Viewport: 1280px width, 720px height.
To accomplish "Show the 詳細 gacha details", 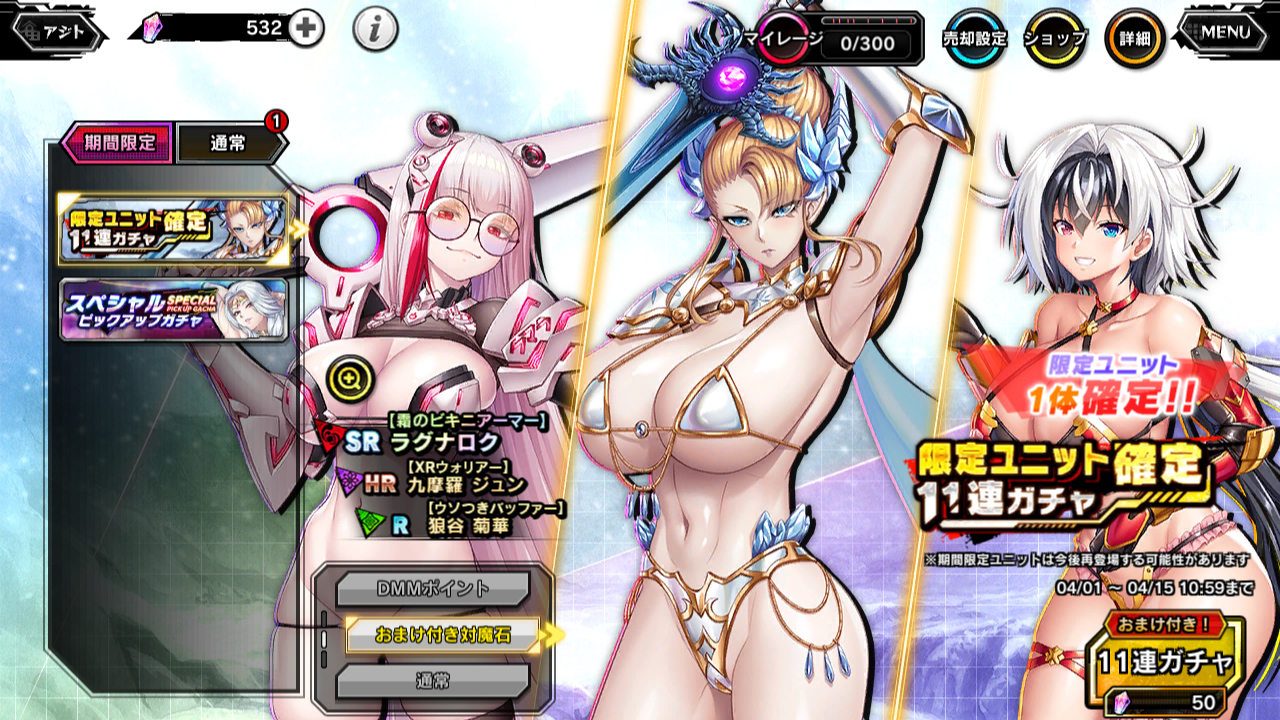I will pos(1134,38).
